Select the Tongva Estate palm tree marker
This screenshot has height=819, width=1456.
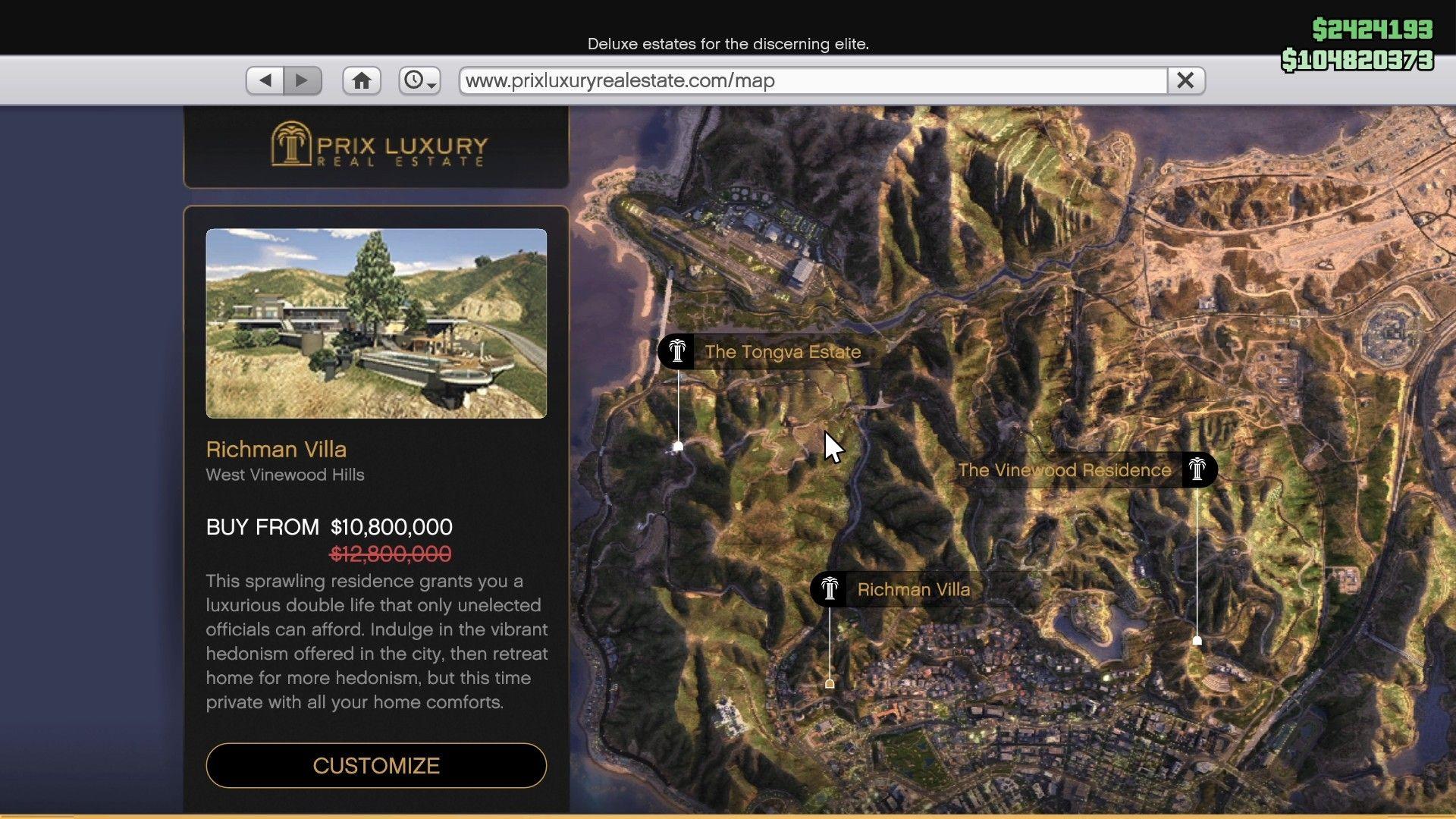coord(676,351)
